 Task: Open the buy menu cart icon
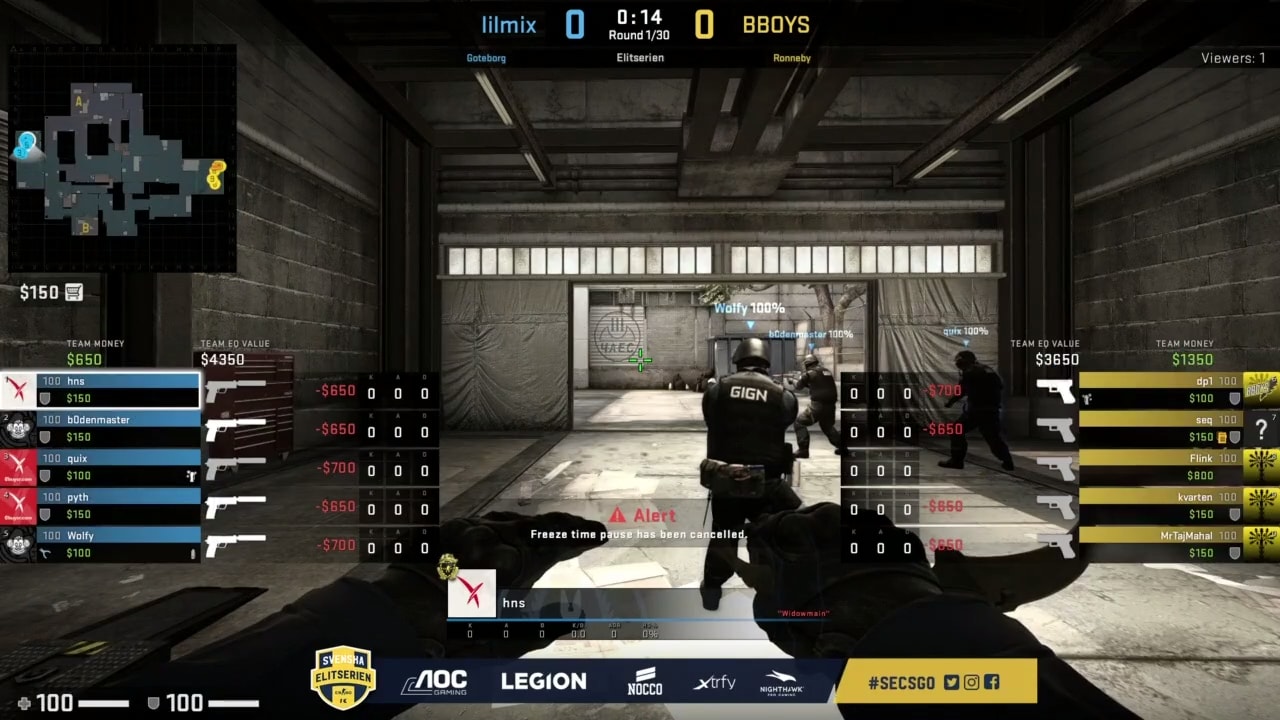[x=74, y=292]
